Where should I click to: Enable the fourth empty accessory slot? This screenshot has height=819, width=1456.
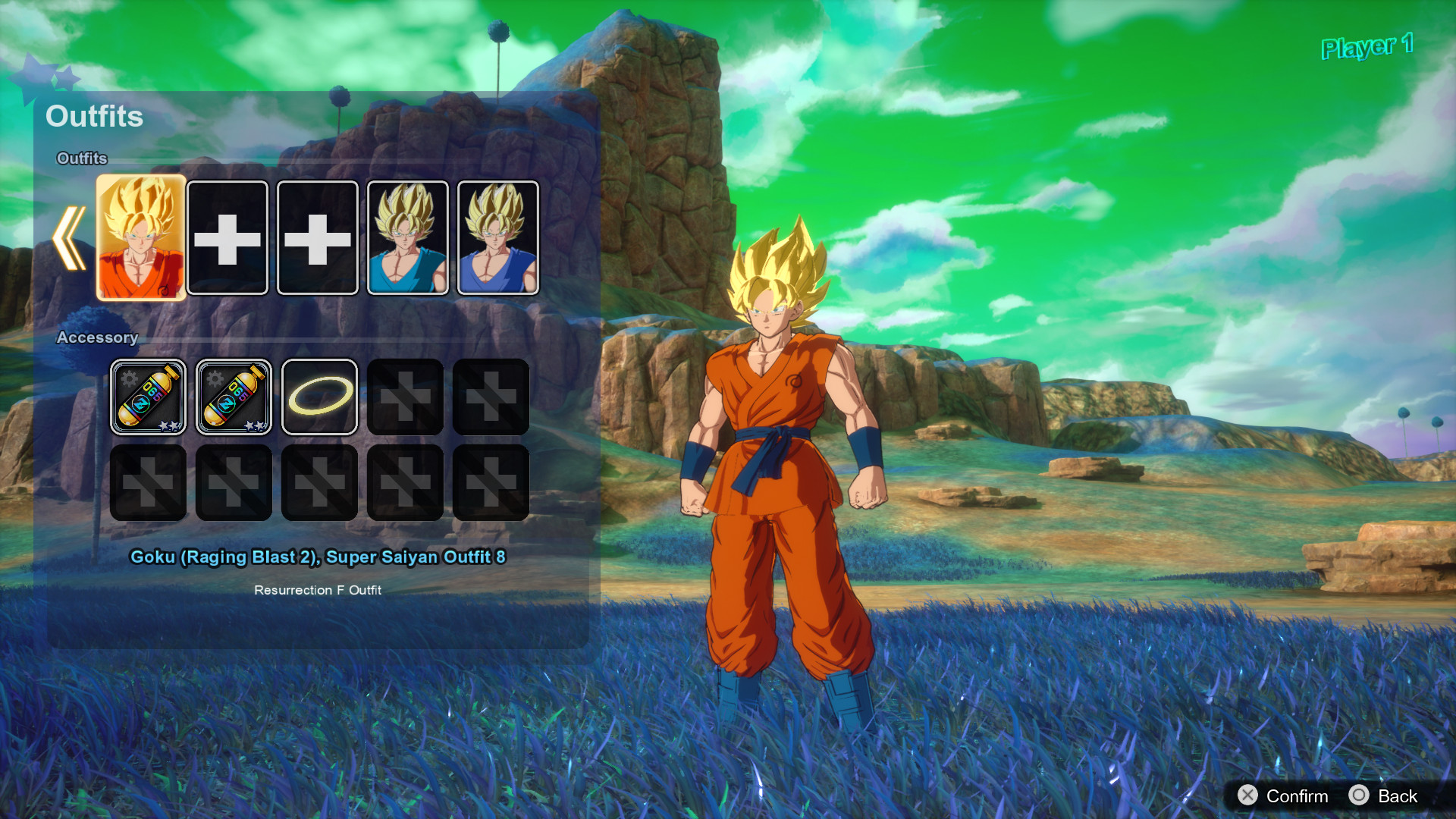click(405, 397)
